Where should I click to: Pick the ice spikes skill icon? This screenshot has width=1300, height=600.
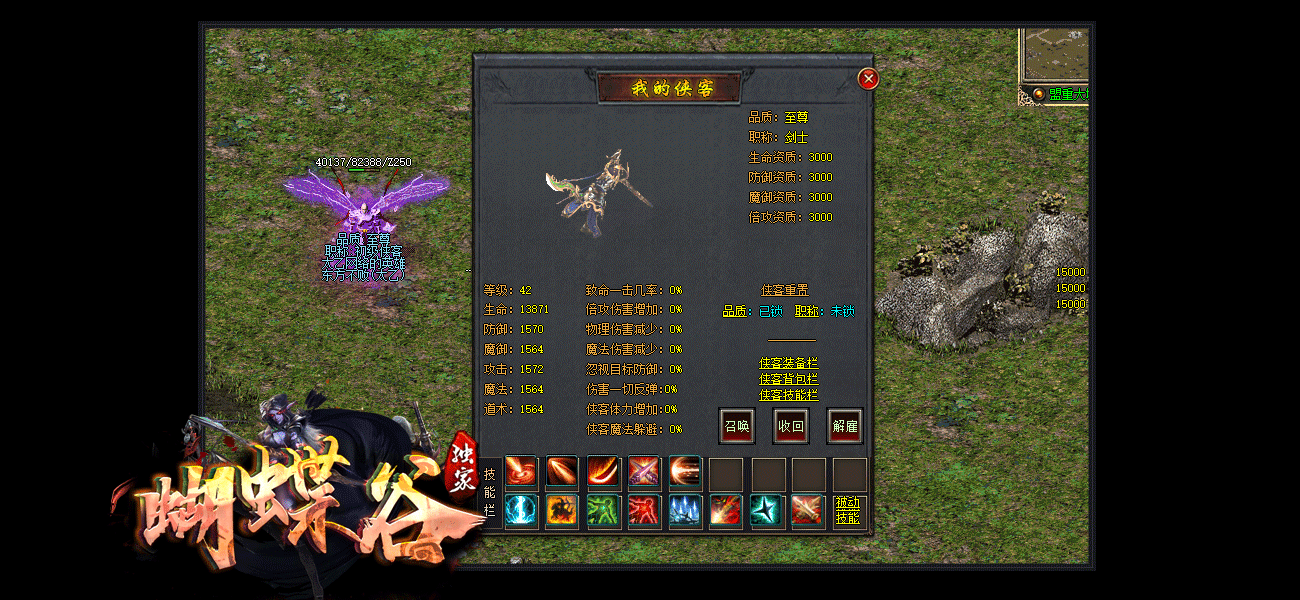pos(685,511)
